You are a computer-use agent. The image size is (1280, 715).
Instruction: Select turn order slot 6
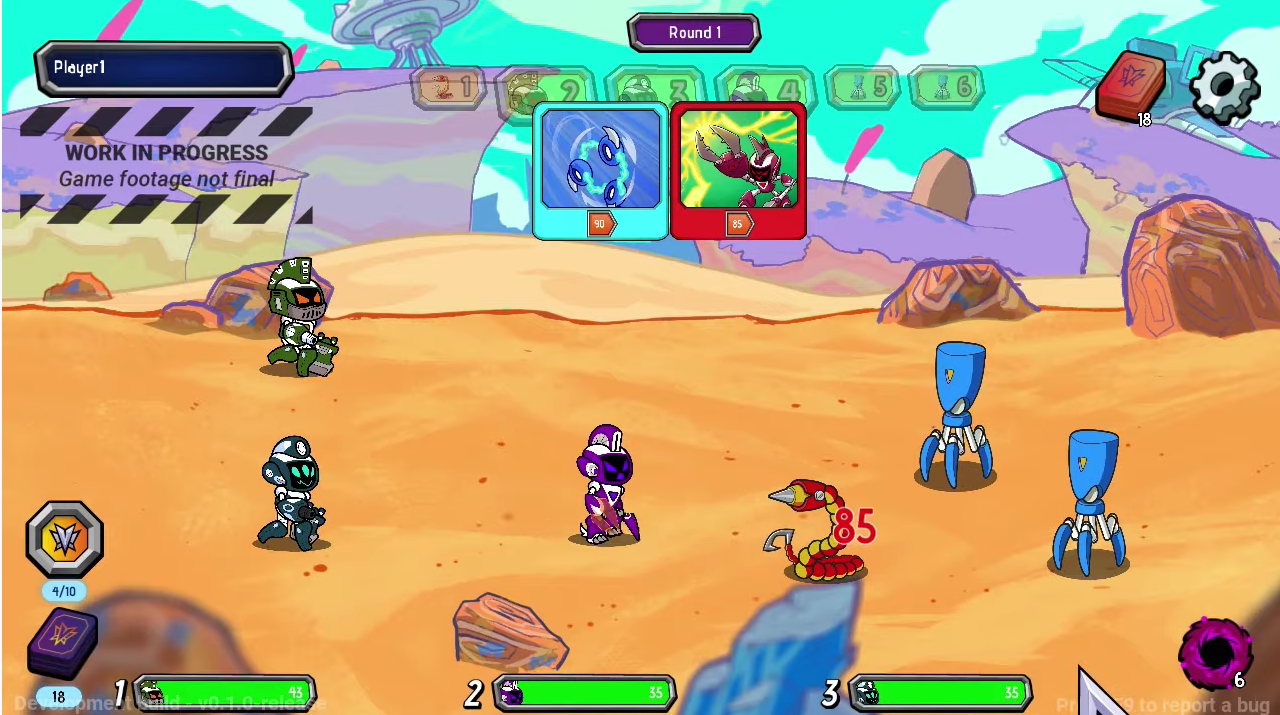click(x=945, y=88)
